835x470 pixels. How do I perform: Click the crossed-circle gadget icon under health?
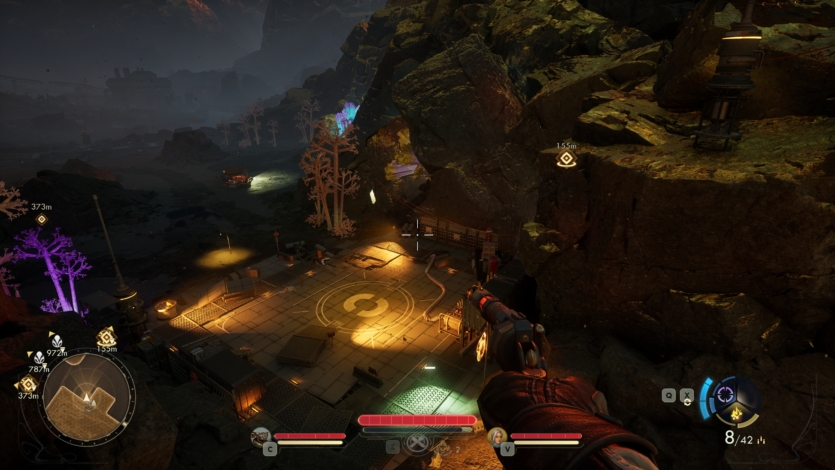(418, 445)
